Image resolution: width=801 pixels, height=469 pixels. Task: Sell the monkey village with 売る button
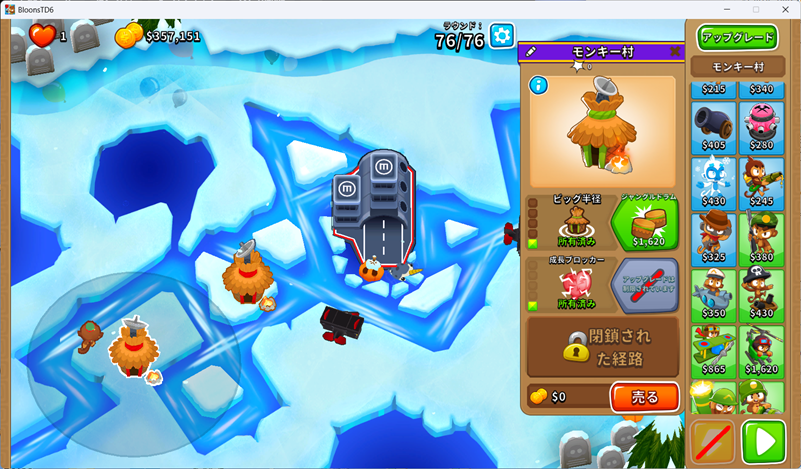pyautogui.click(x=644, y=397)
